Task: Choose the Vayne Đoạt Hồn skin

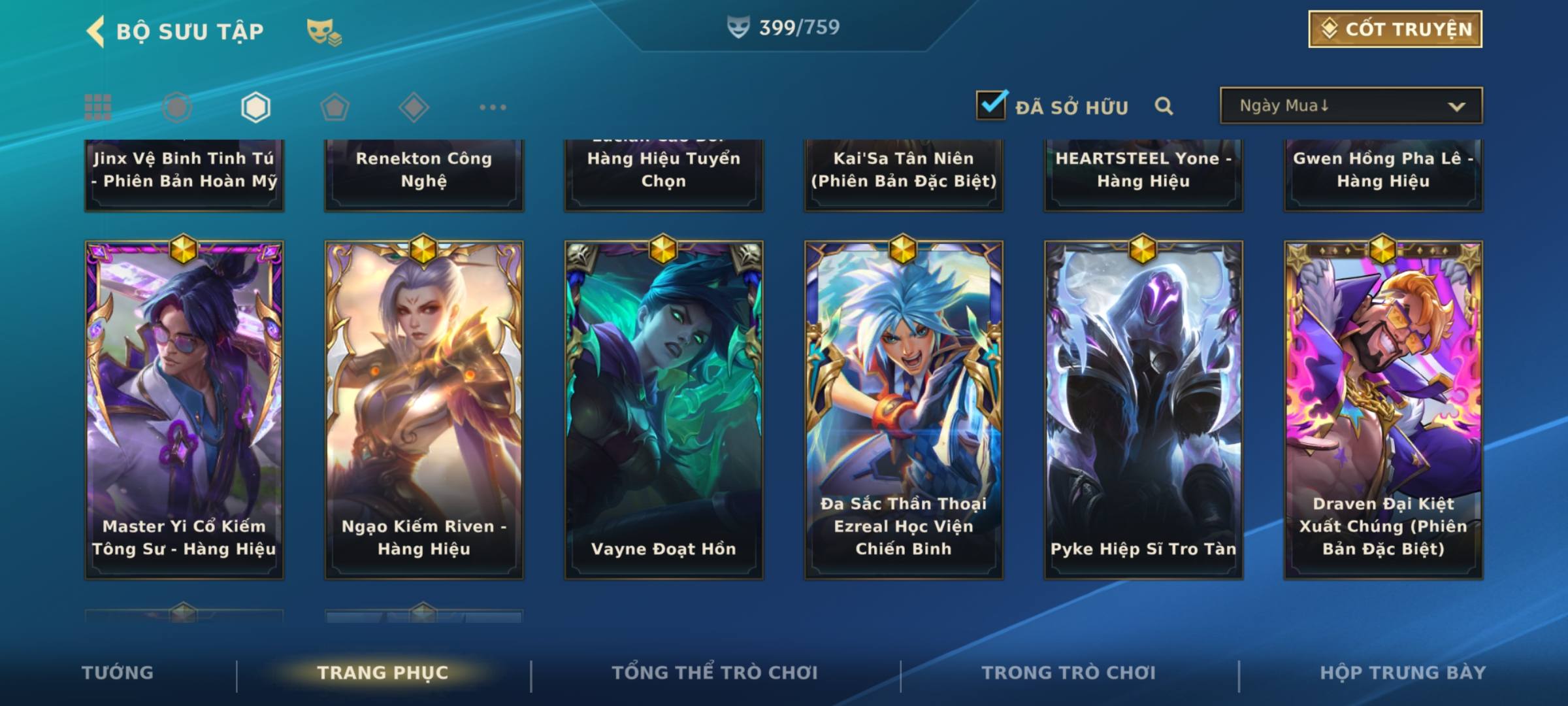Action: click(x=664, y=409)
